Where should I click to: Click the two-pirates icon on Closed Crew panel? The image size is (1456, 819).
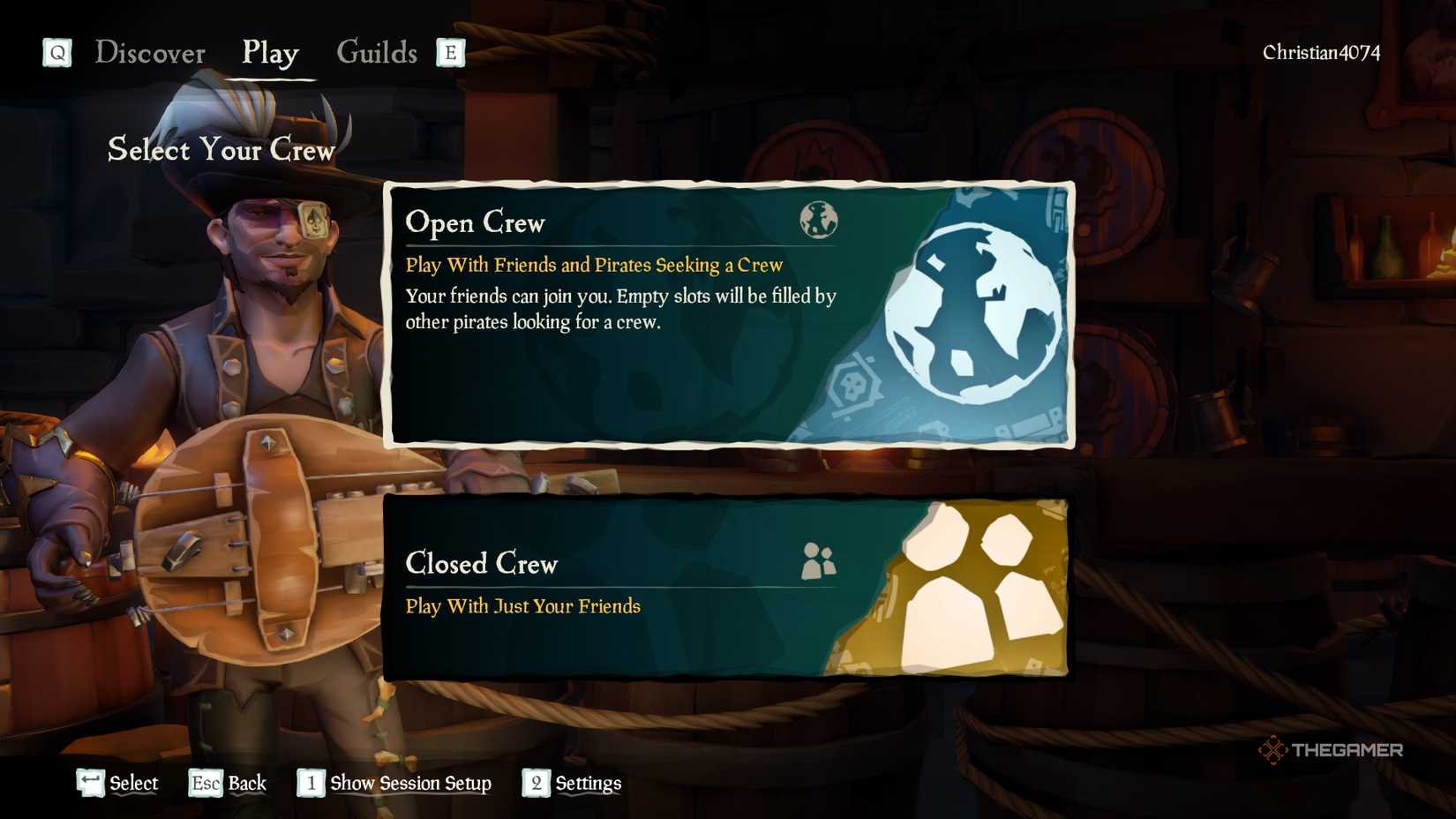pos(819,560)
